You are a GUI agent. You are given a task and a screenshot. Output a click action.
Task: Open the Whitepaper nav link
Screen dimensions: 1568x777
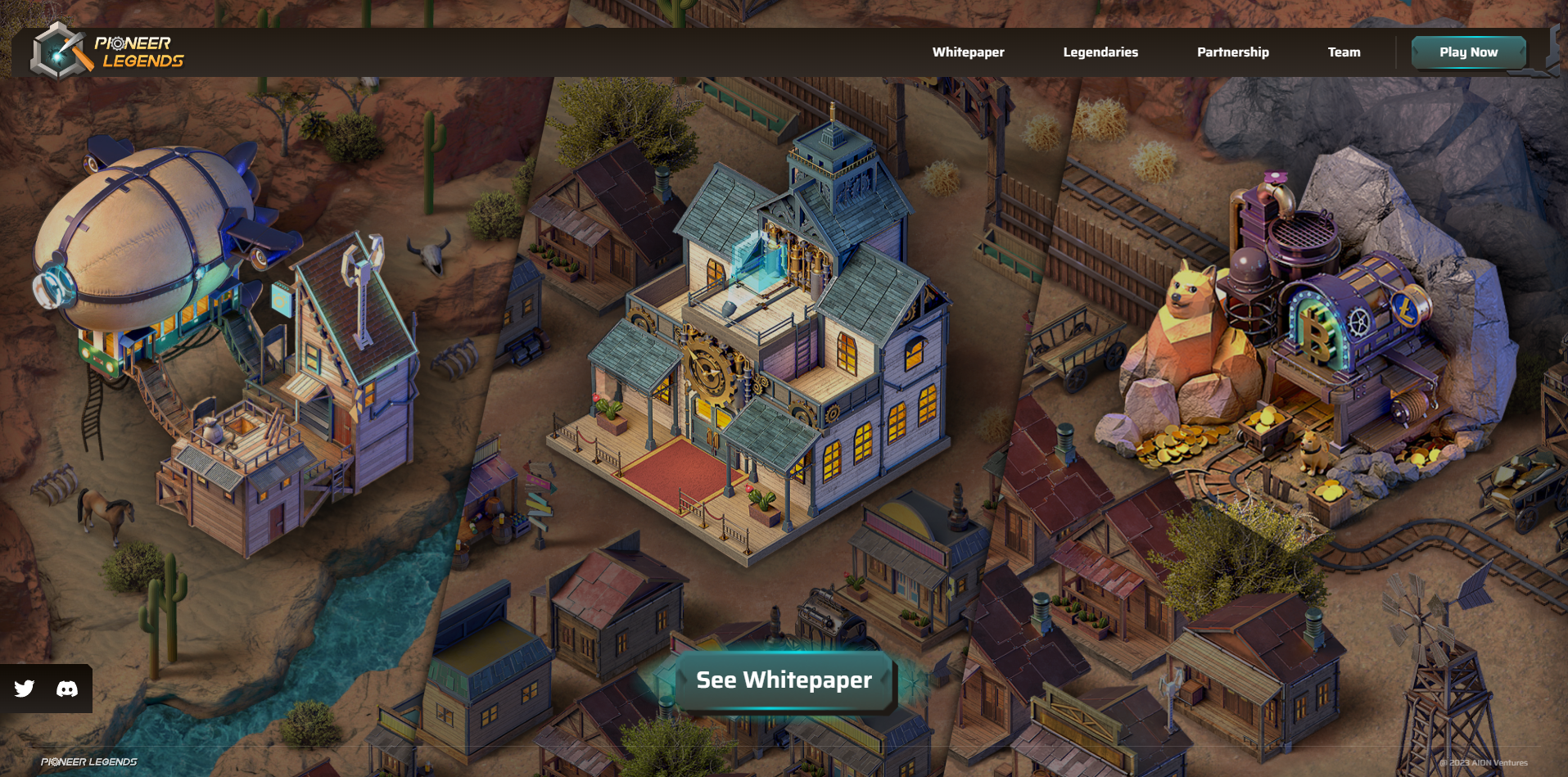(x=968, y=52)
